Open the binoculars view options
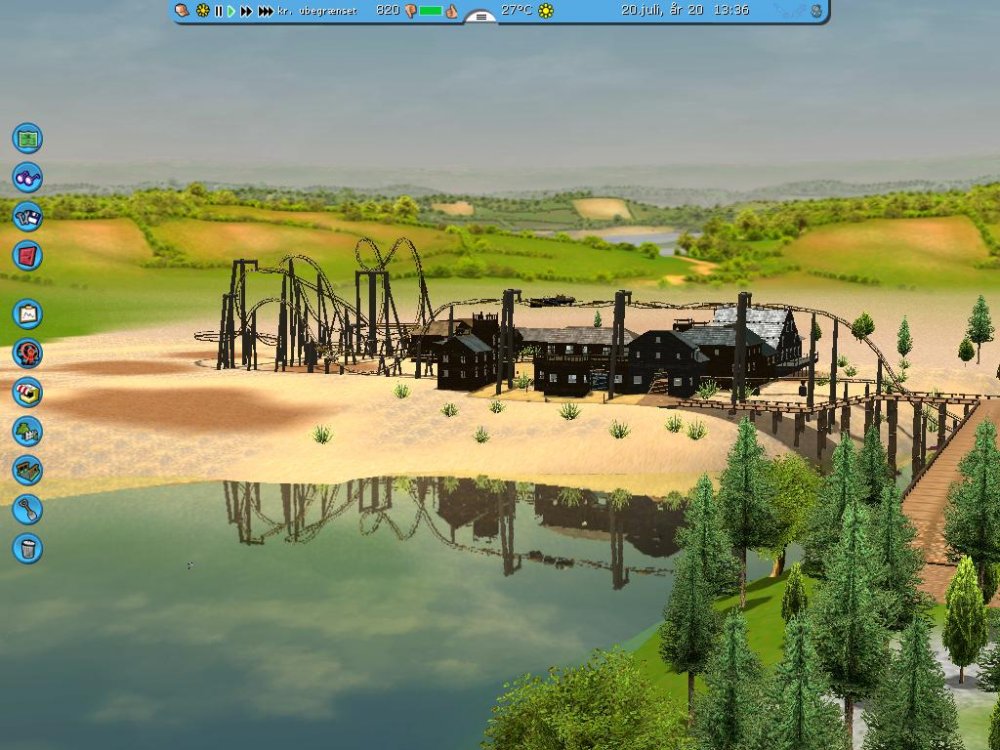 27,177
